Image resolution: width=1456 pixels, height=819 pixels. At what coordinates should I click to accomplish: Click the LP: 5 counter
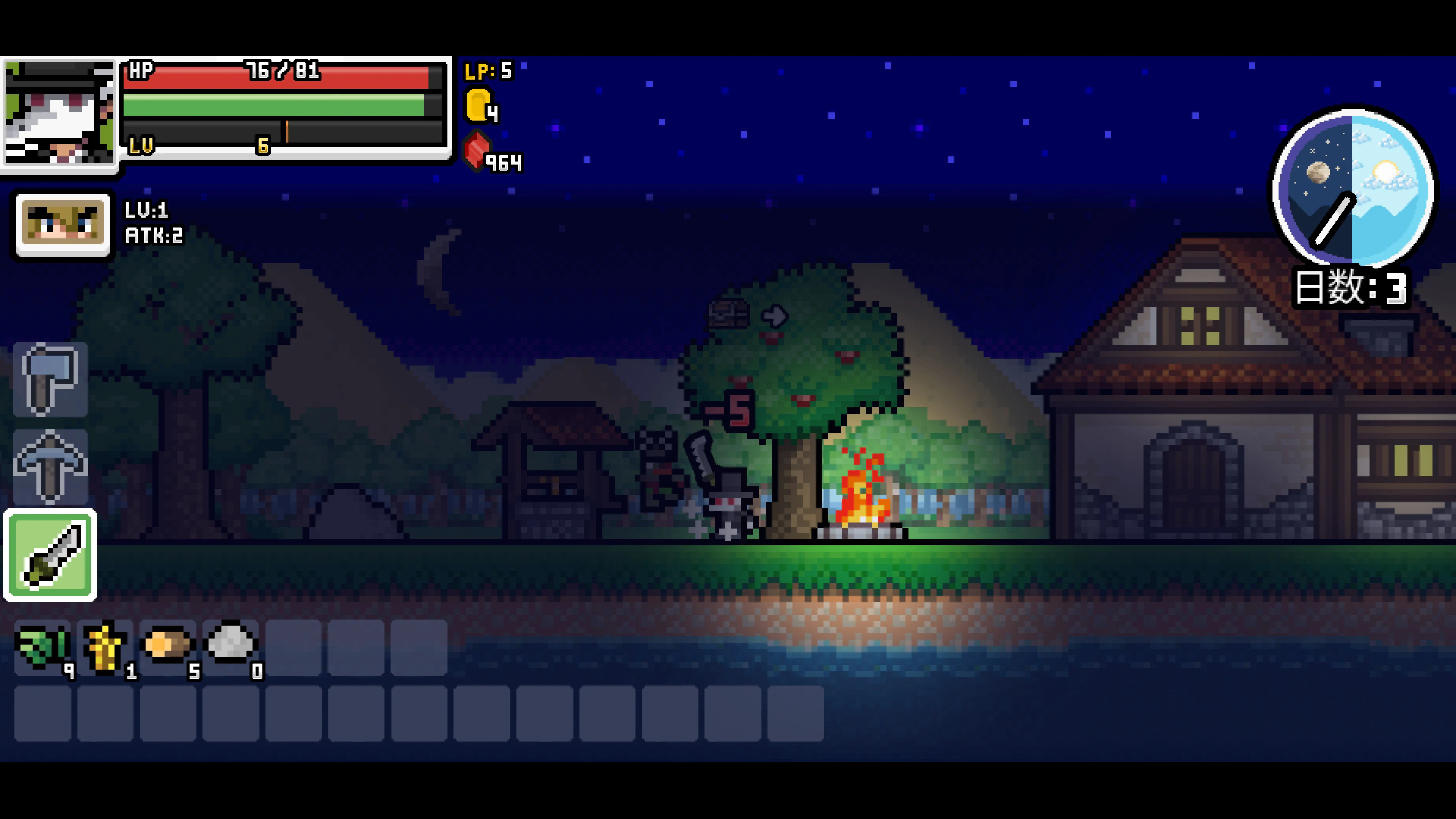click(x=489, y=71)
